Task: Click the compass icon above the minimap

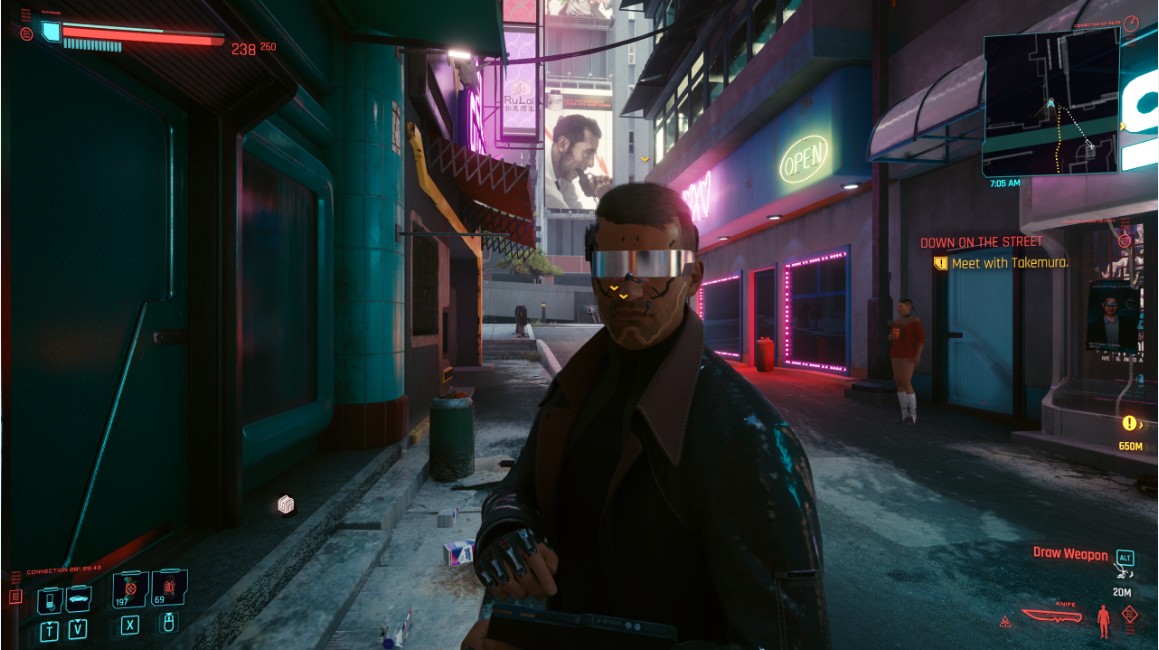Action: click(1130, 24)
